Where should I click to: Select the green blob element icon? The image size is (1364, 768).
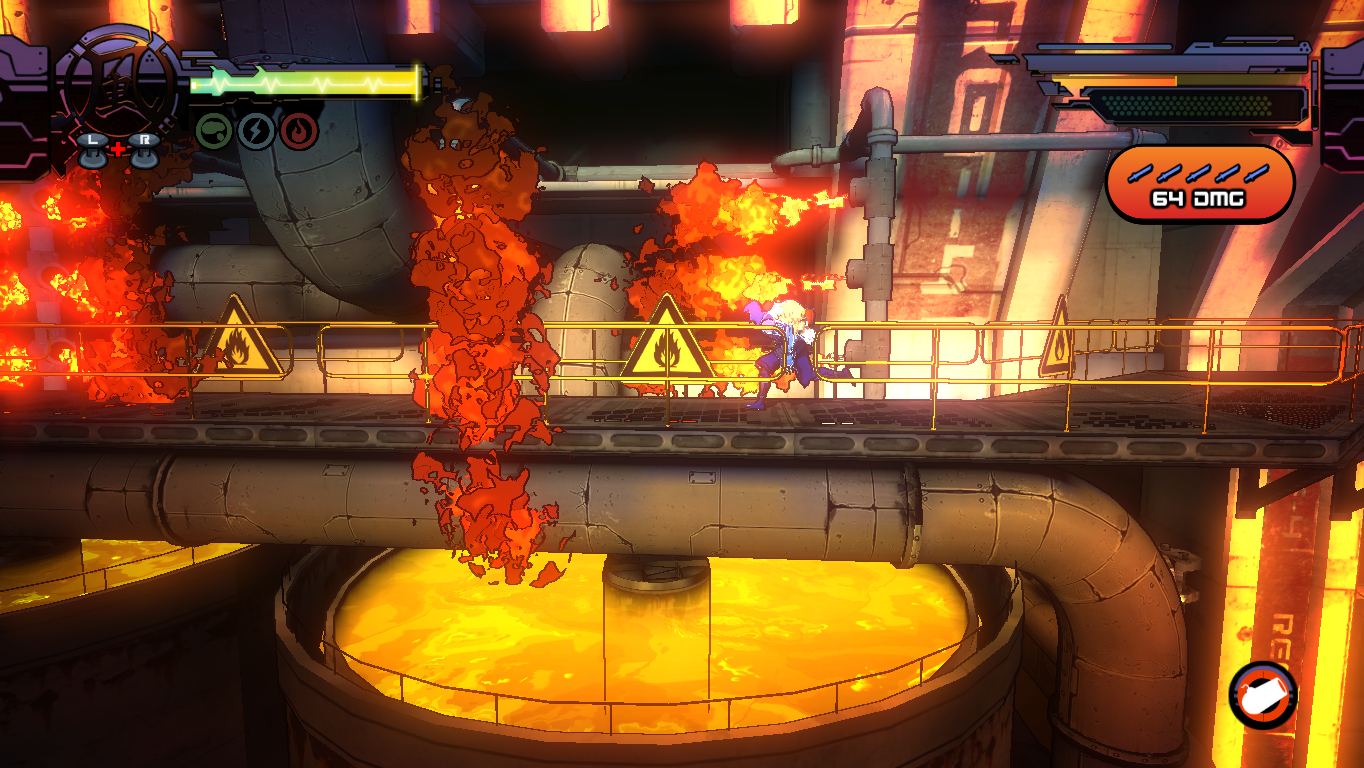213,130
